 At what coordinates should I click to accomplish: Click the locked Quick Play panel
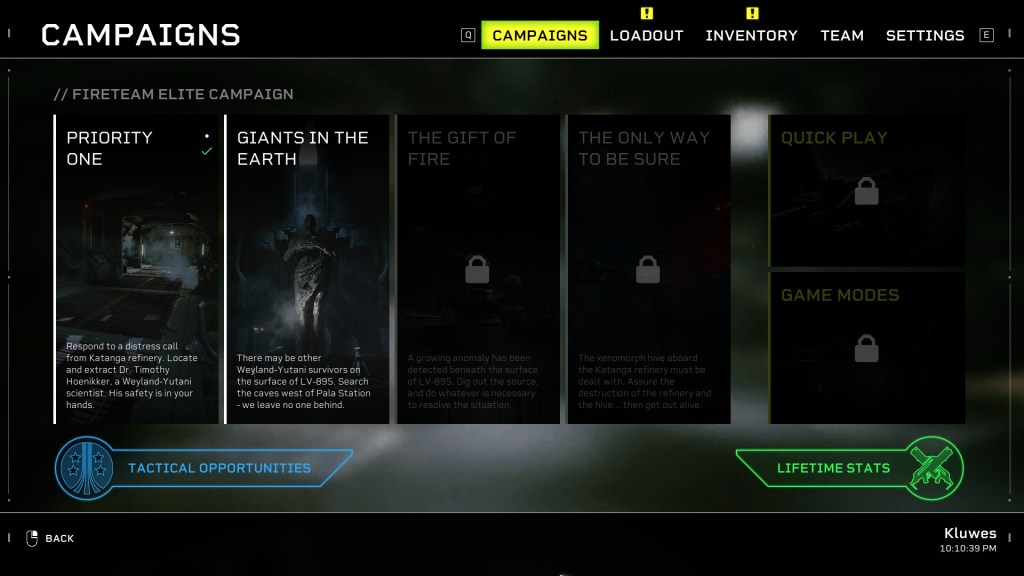click(866, 190)
